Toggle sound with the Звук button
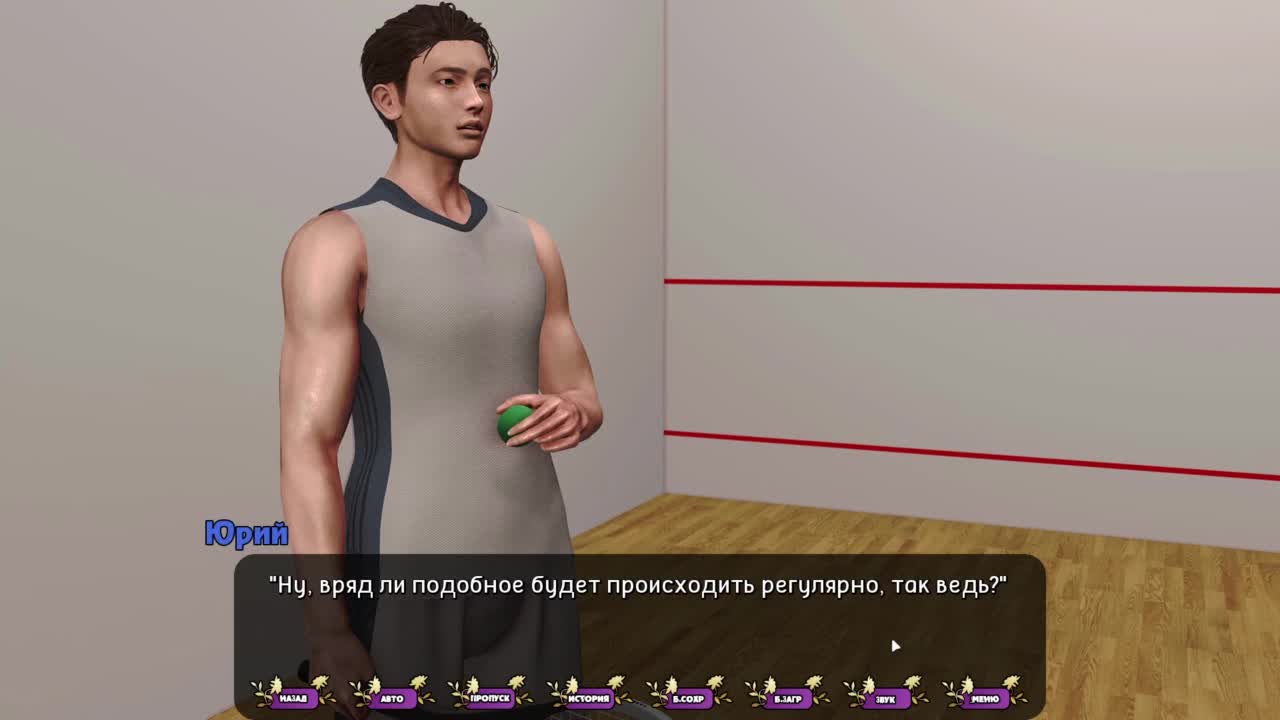The width and height of the screenshot is (1280, 720). (x=885, y=697)
